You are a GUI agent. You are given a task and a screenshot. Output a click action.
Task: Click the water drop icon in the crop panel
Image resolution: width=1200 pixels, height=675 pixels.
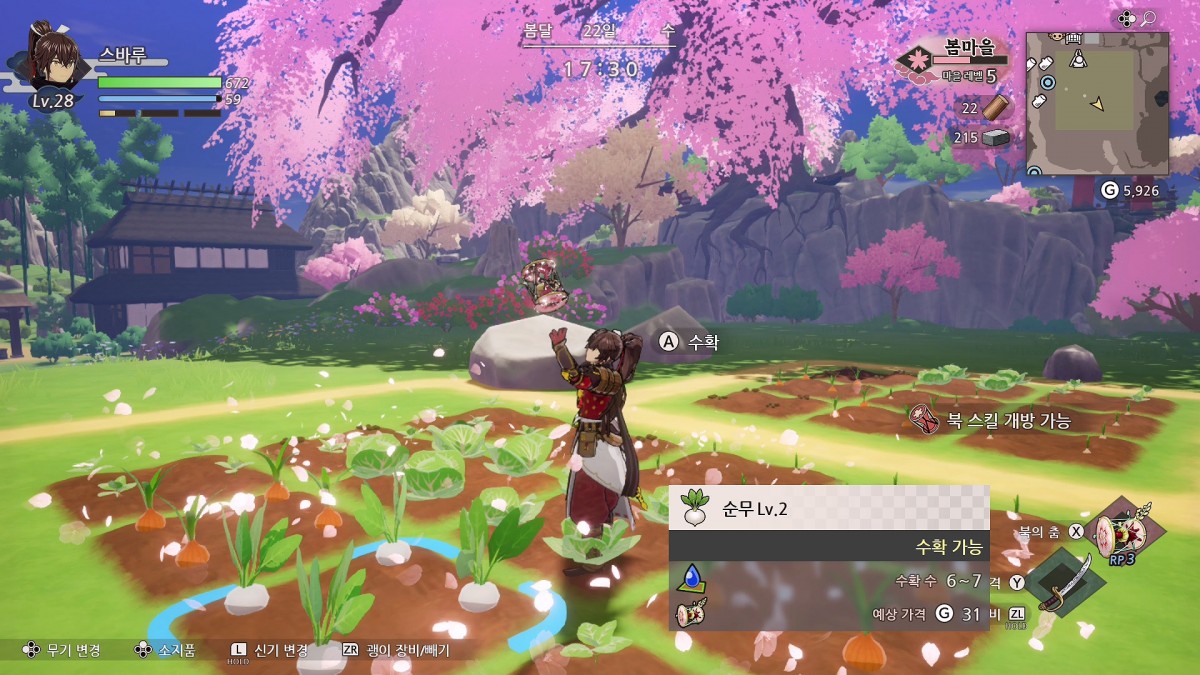[x=692, y=577]
